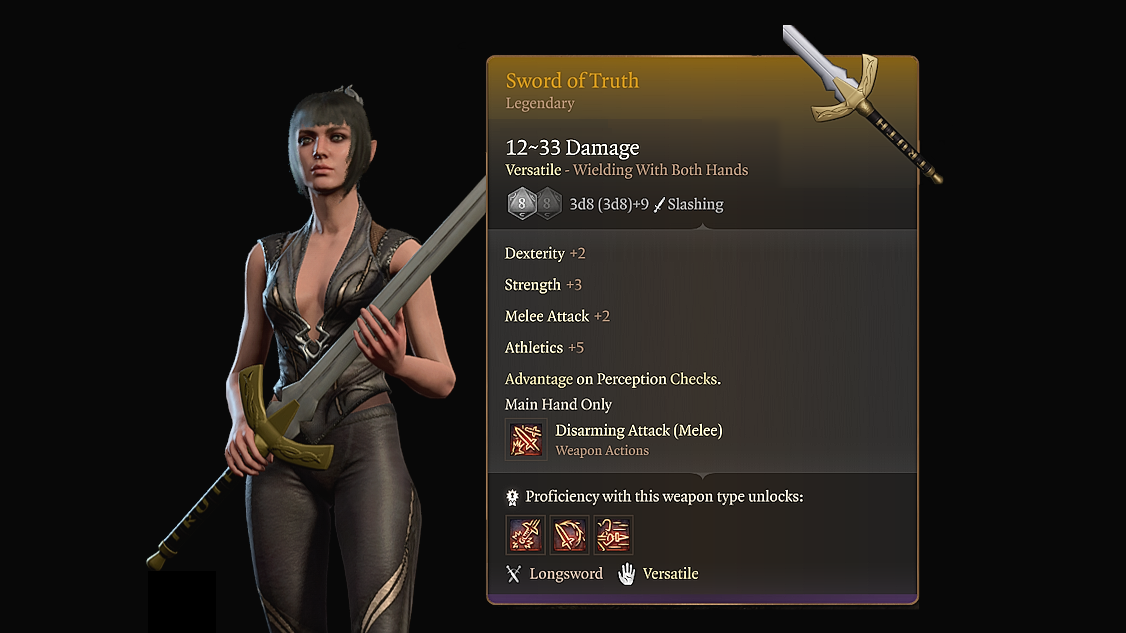Select the Disarming Attack weapon action icon

[526, 439]
